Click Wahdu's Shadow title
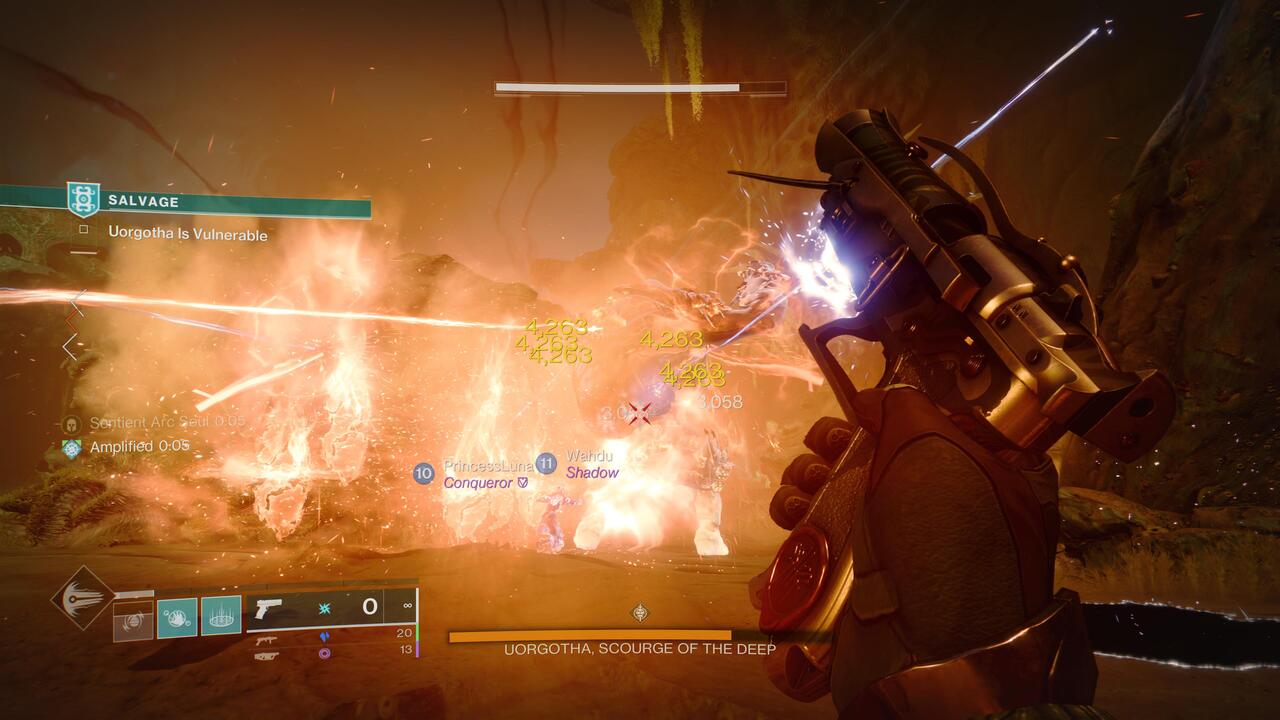1280x720 pixels. point(592,473)
